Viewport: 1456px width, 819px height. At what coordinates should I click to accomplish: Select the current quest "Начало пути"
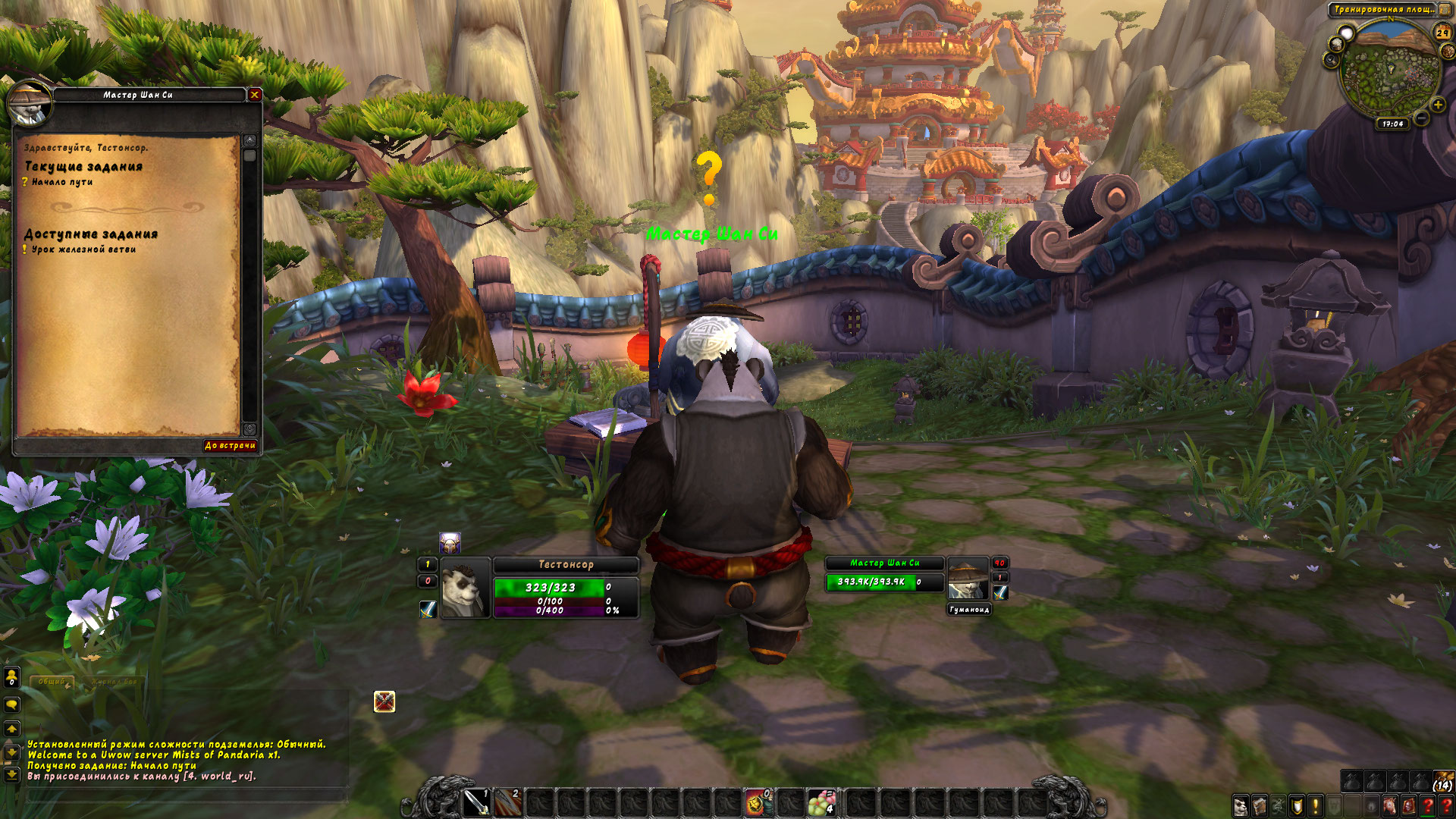coord(62,182)
